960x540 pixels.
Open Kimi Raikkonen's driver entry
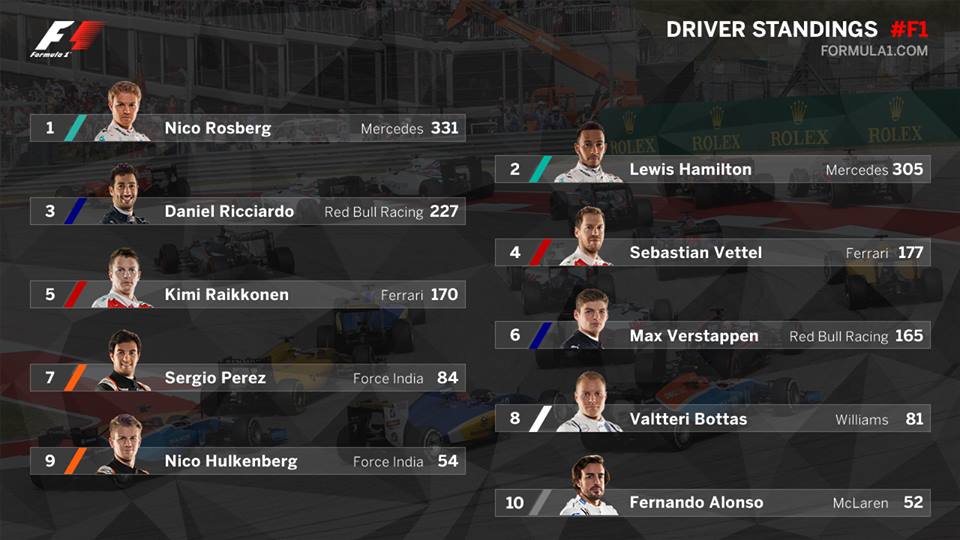247,295
